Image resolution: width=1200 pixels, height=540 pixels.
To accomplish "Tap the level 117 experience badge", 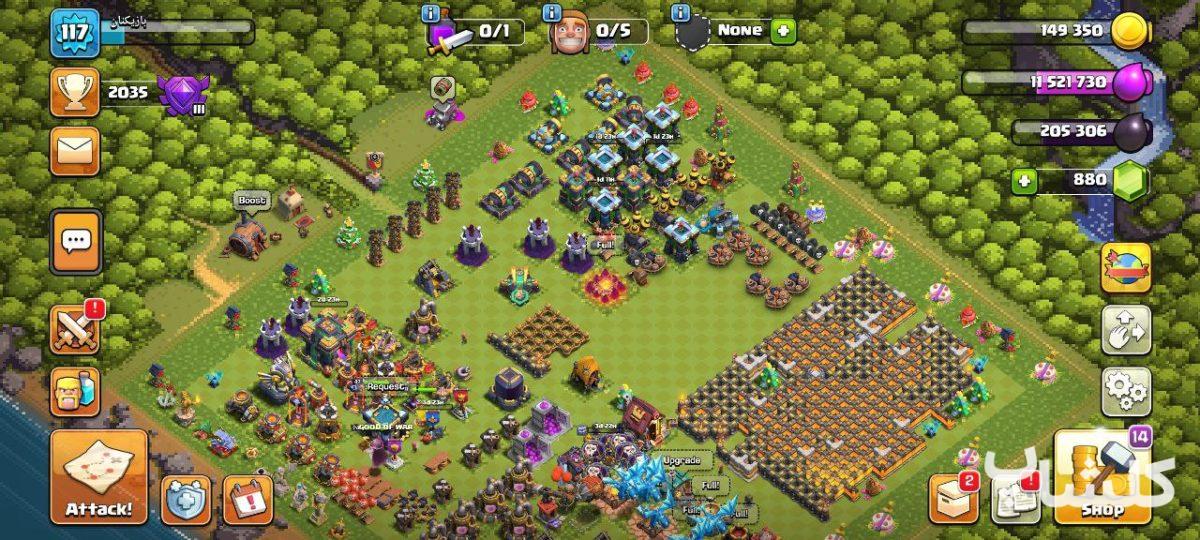I will pos(76,34).
